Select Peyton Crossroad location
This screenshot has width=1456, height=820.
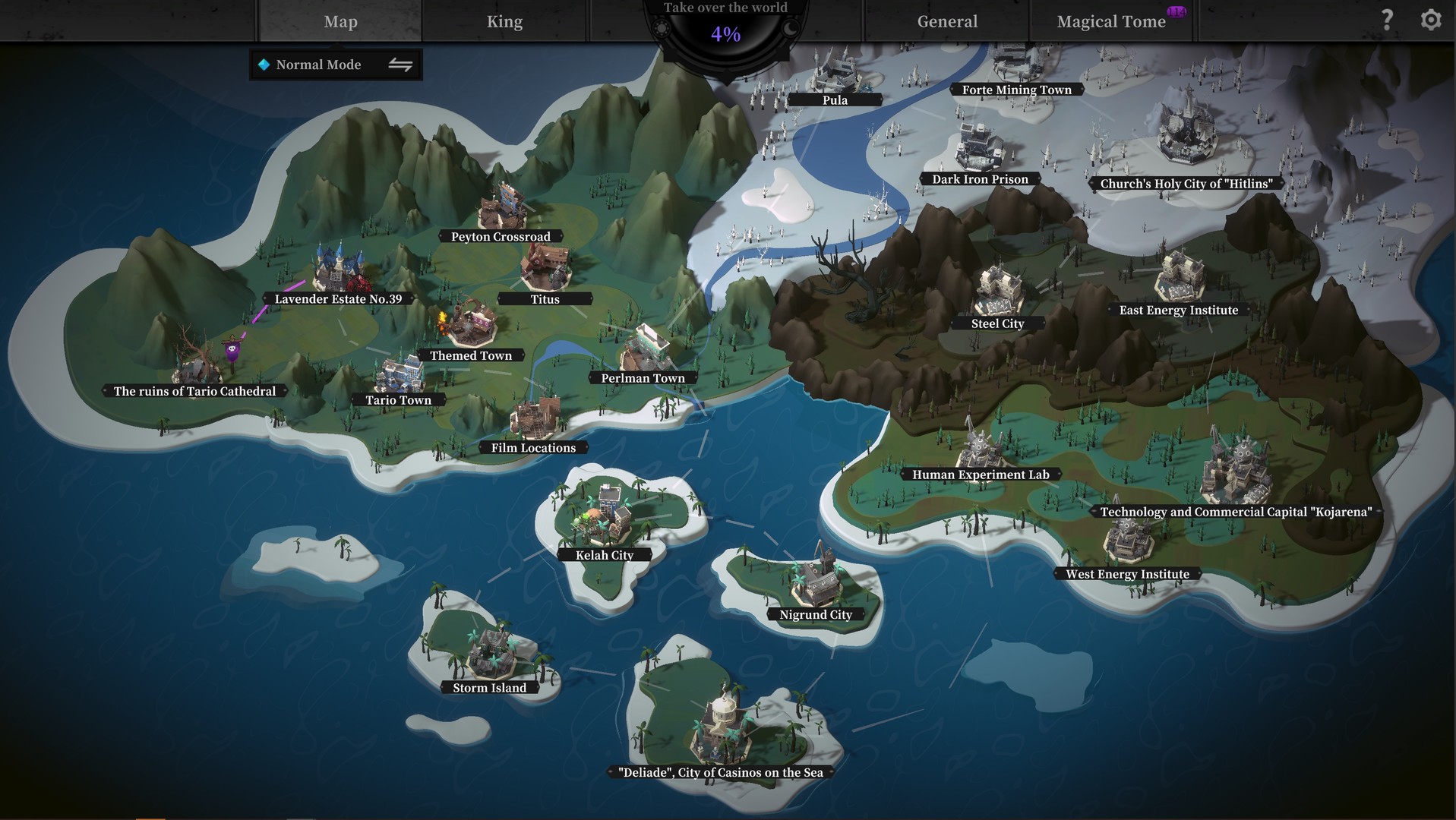pyautogui.click(x=501, y=236)
